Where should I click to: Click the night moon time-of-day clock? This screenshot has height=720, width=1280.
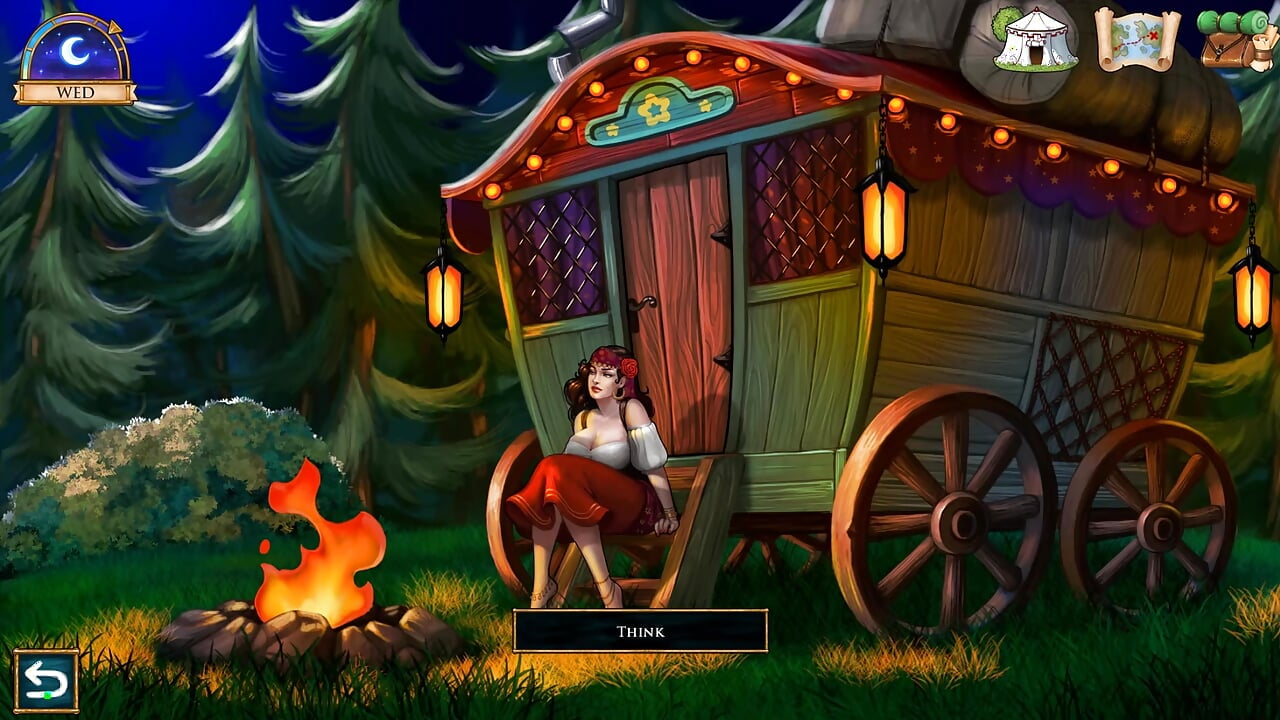pos(75,53)
